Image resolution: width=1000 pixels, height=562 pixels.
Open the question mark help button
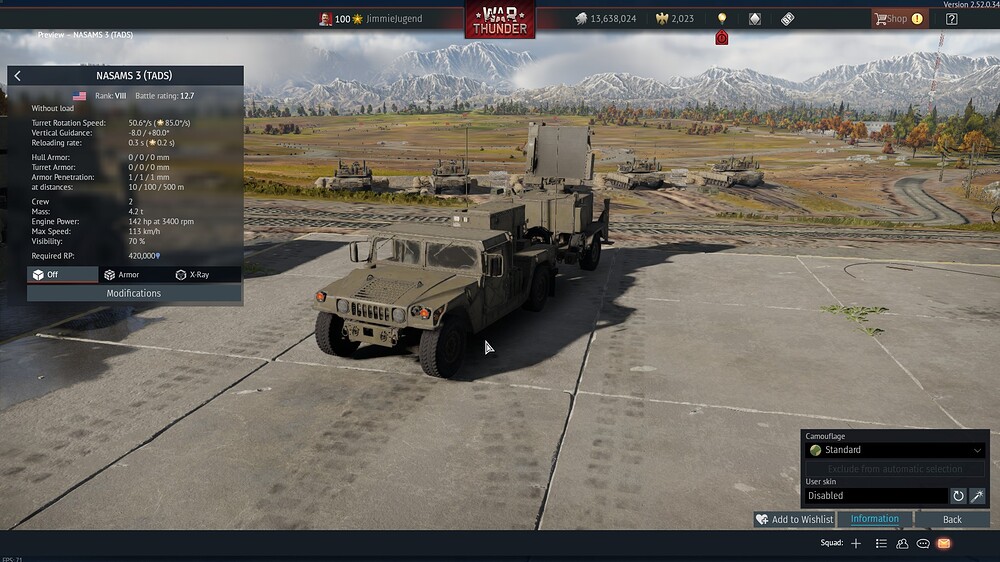click(x=951, y=18)
